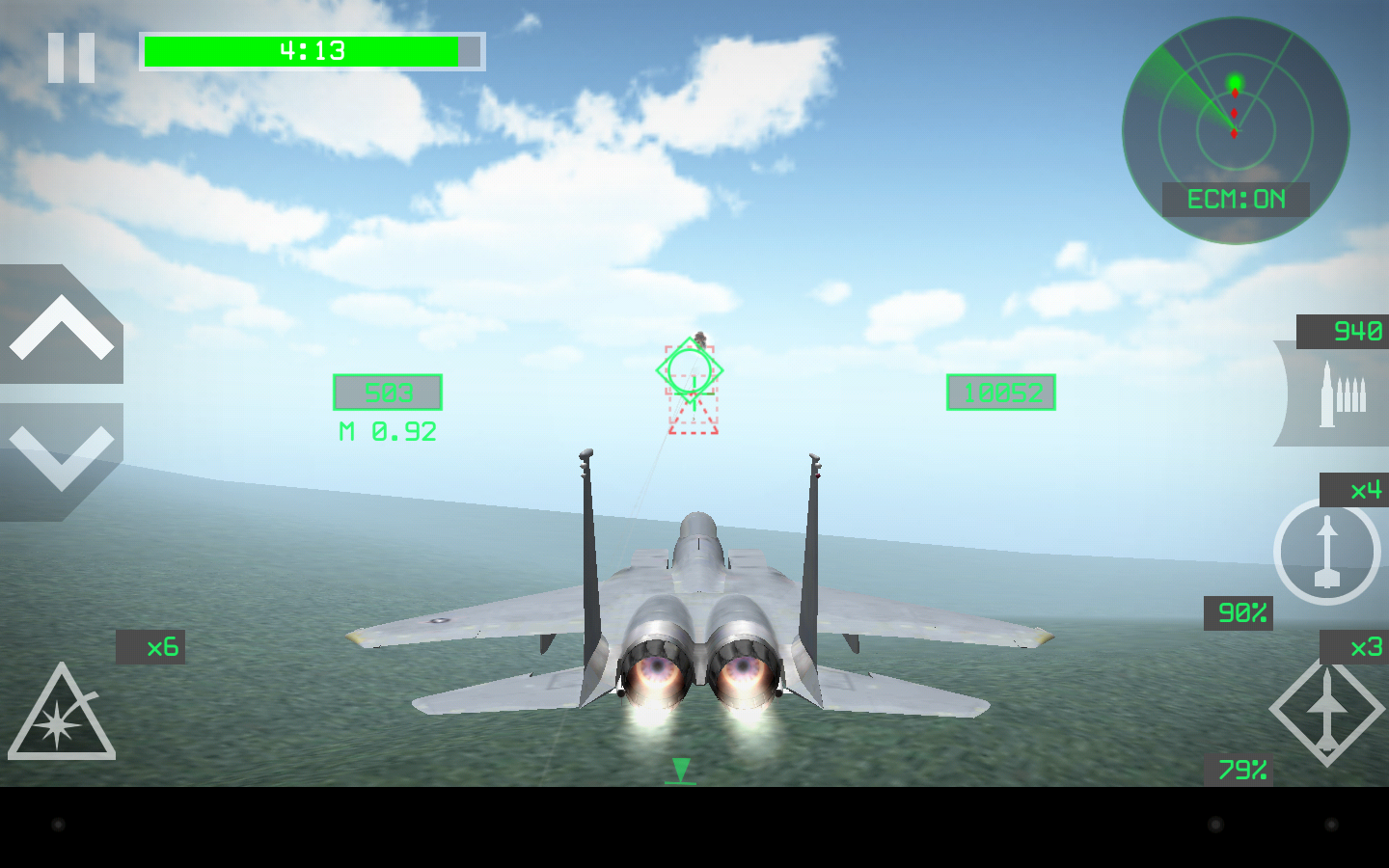
Task: Tap the airspeed indicator showing 503
Action: (x=387, y=393)
